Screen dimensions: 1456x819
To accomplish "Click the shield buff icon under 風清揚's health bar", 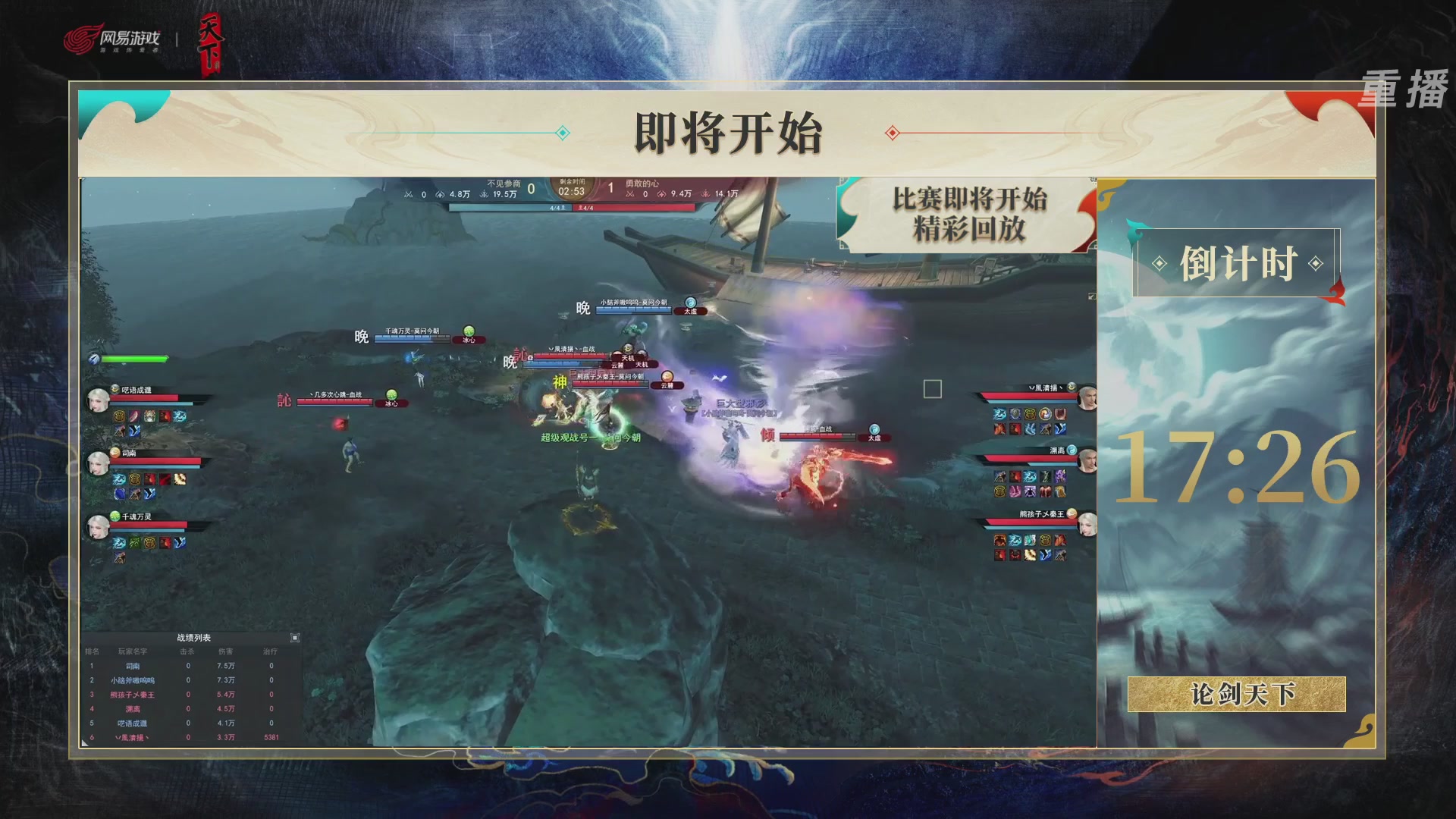I will (1015, 414).
